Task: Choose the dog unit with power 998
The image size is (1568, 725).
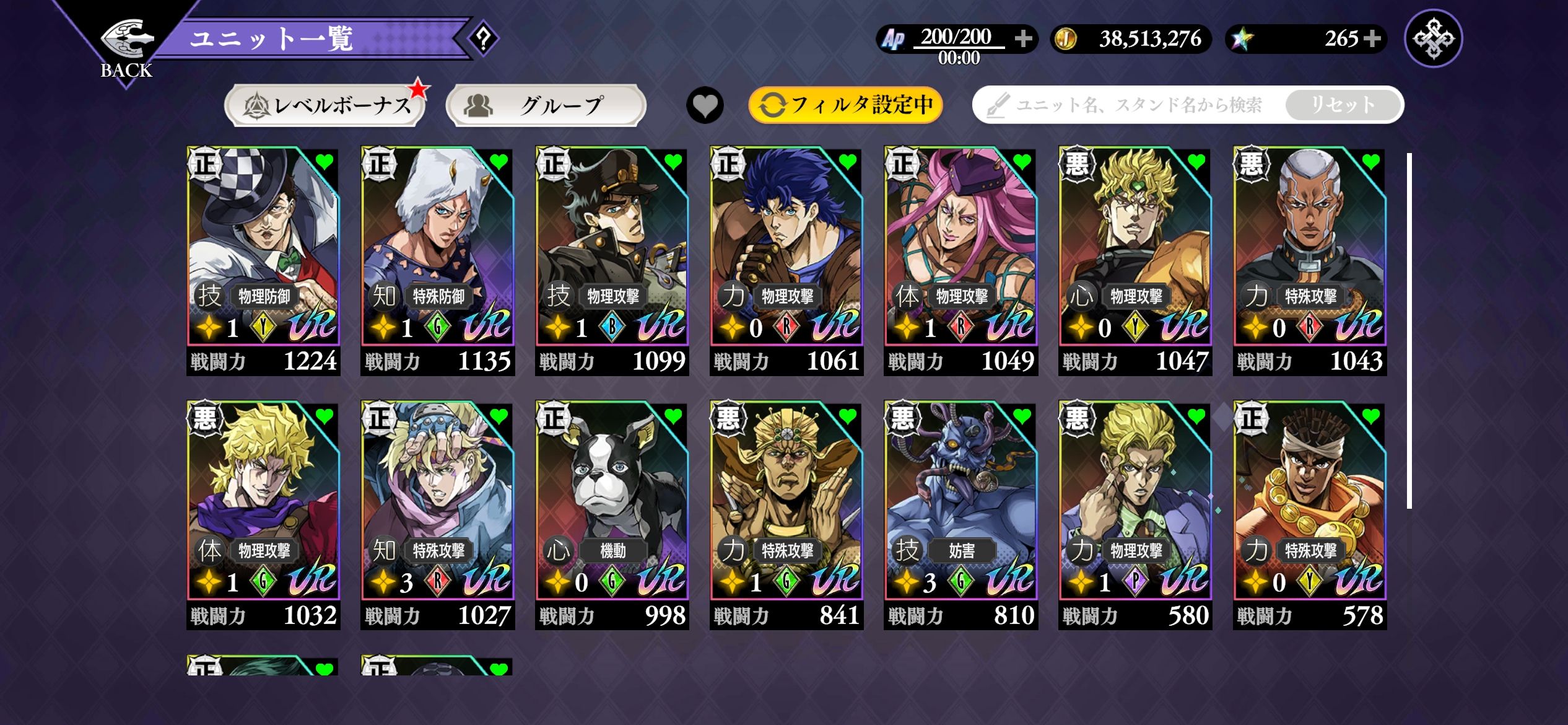Action: (612, 514)
